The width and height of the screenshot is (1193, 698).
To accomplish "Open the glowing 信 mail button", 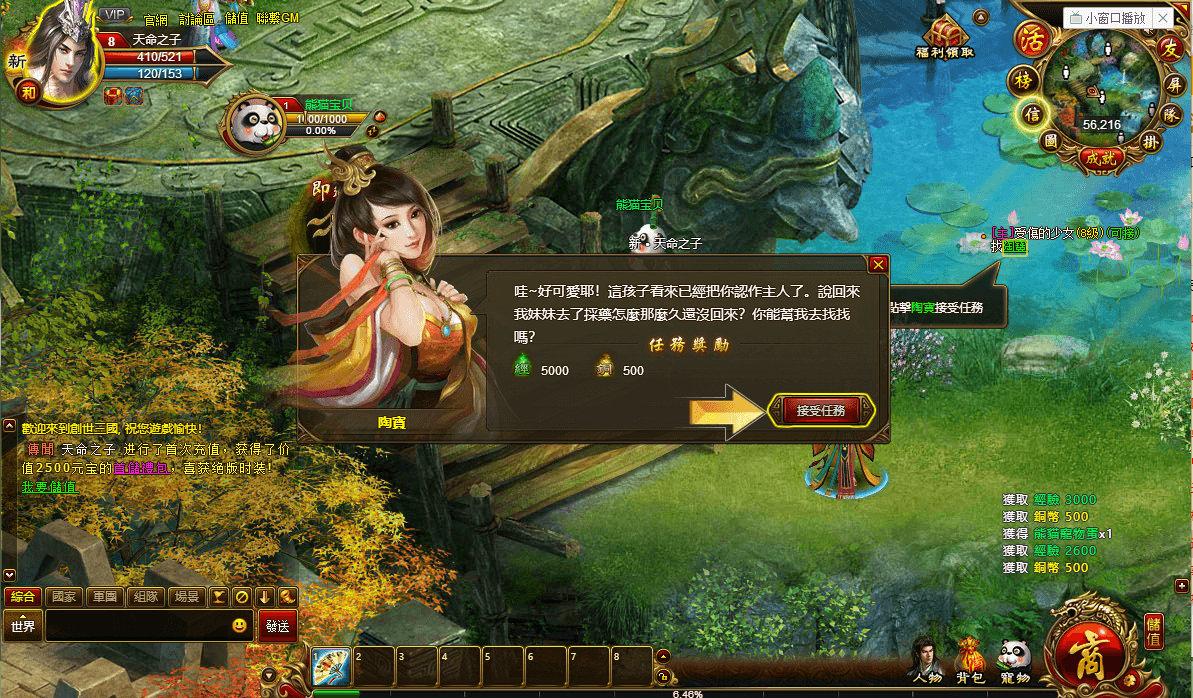I will [x=1031, y=114].
